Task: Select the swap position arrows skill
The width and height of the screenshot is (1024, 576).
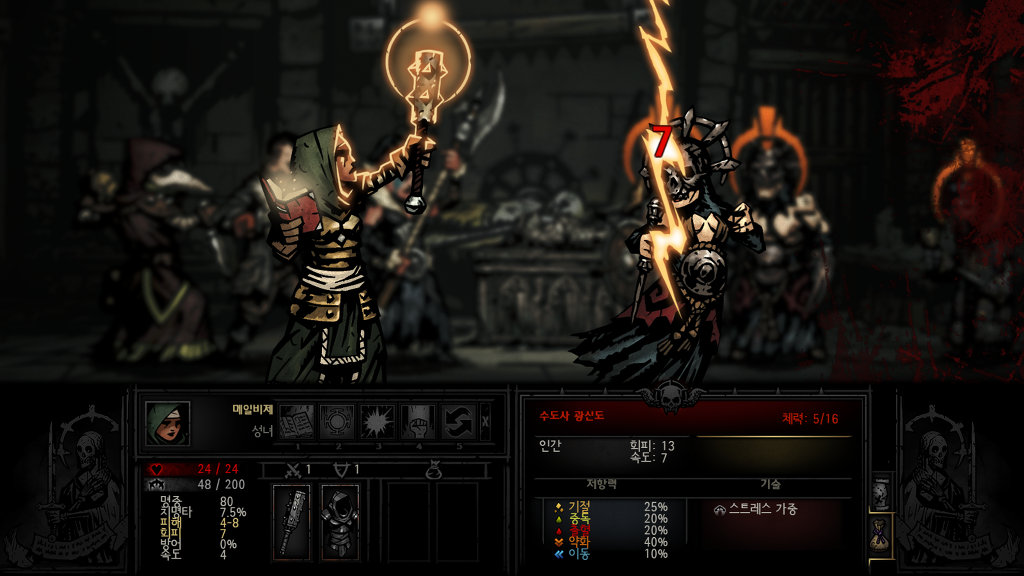Action: [459, 421]
